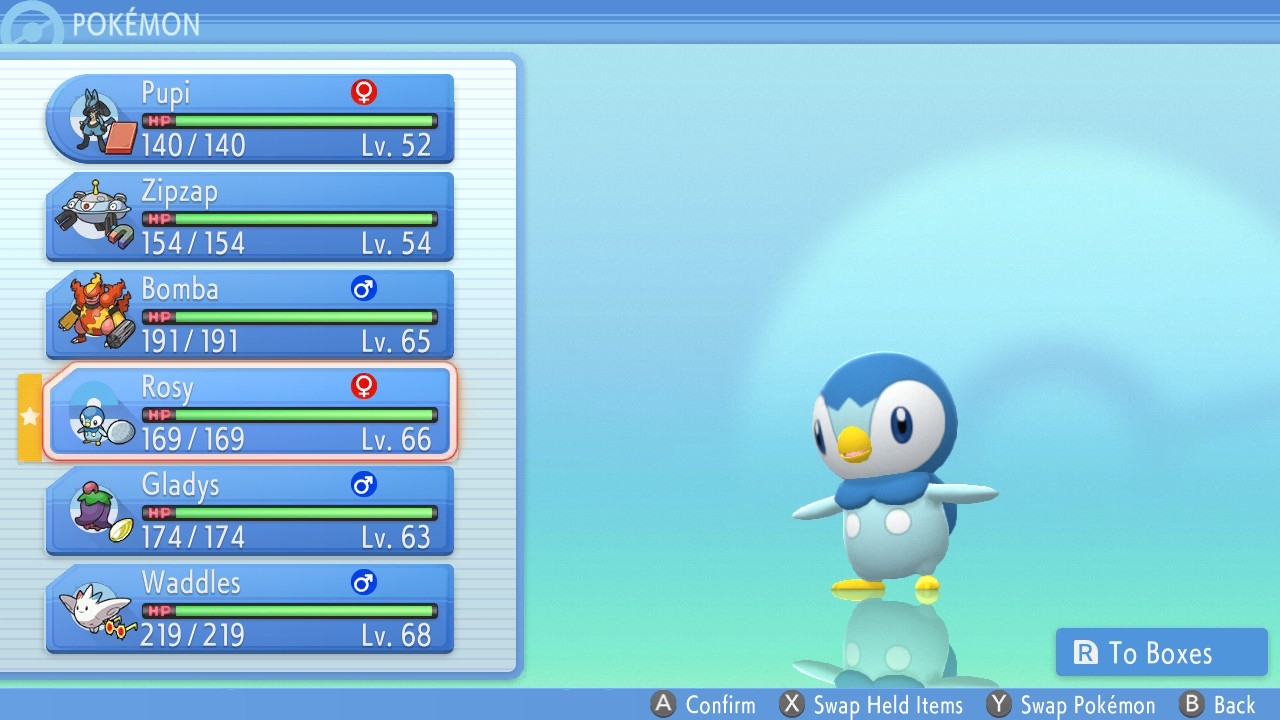The image size is (1280, 720).
Task: Open the To Boxes button
Action: click(x=1161, y=653)
